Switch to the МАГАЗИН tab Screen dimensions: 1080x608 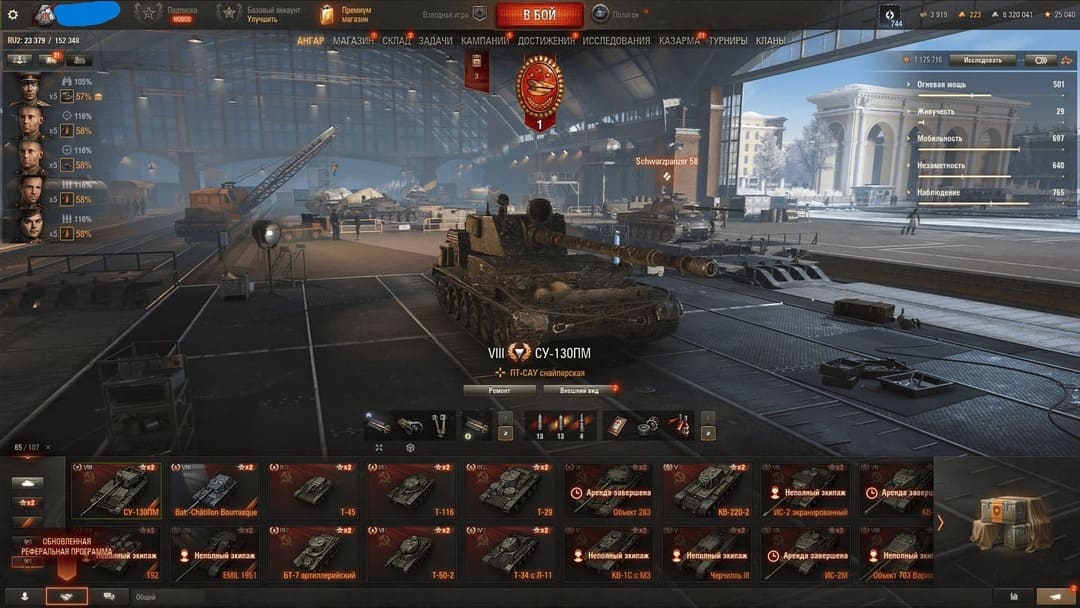pyautogui.click(x=353, y=41)
